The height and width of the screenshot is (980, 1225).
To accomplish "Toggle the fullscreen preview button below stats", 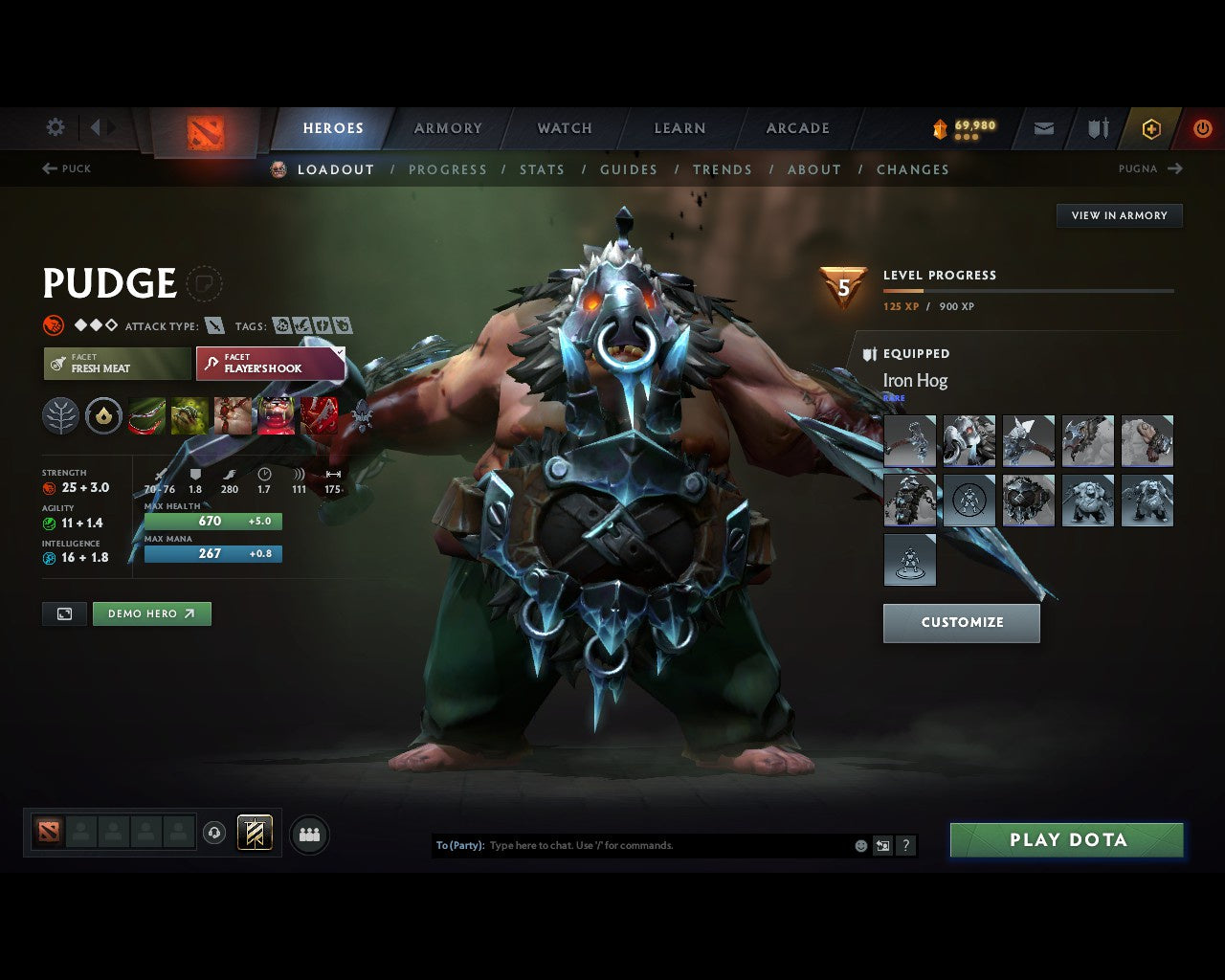I will (x=64, y=613).
